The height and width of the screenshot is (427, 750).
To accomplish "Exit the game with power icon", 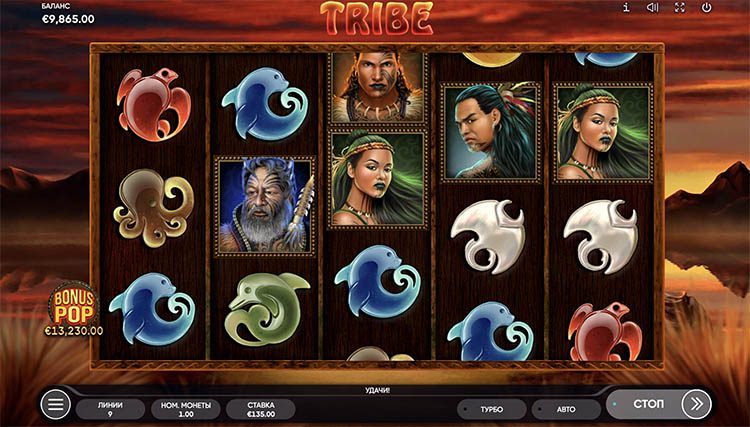I will click(707, 8).
